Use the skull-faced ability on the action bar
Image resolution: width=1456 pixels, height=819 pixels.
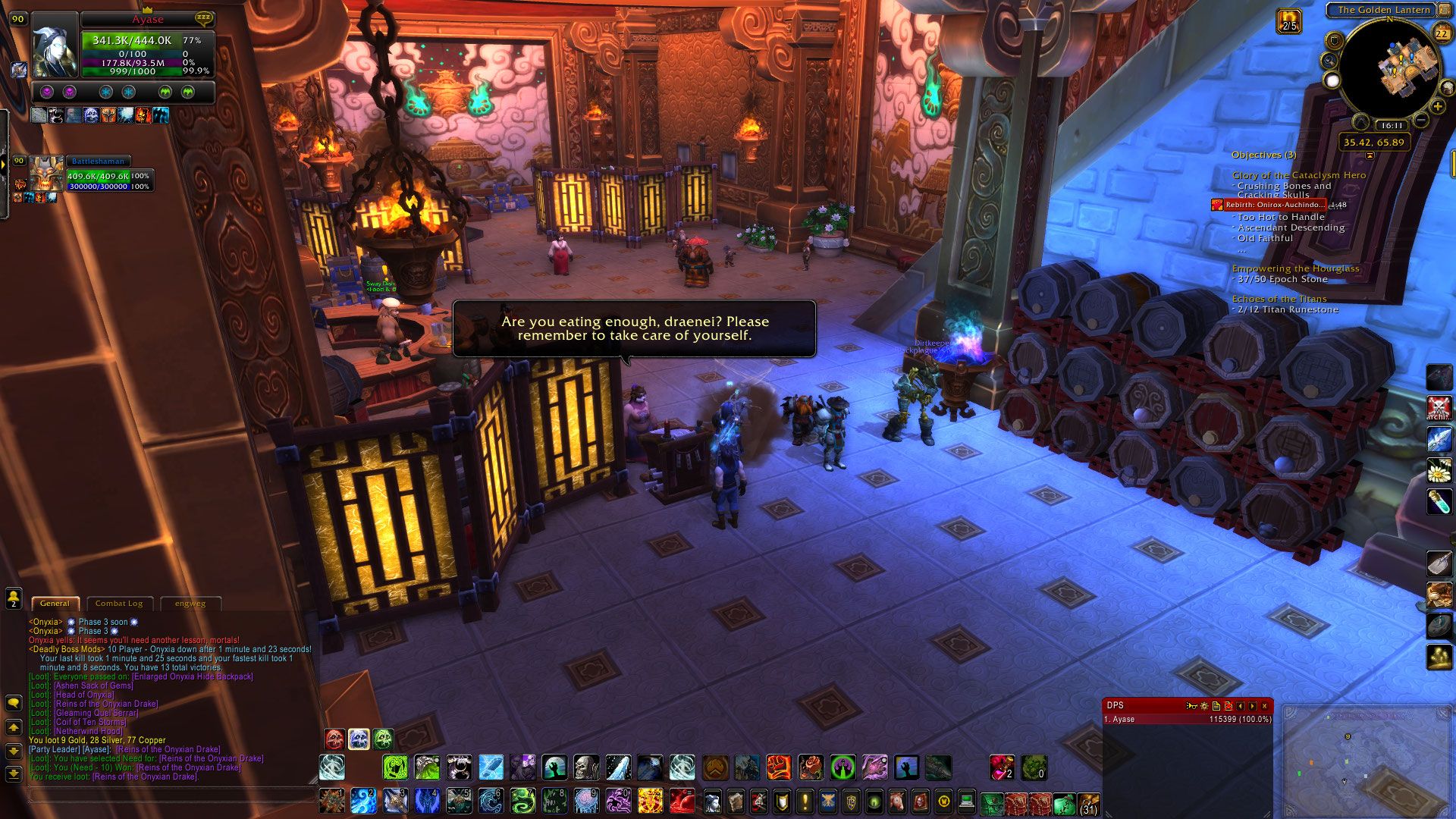(586, 768)
